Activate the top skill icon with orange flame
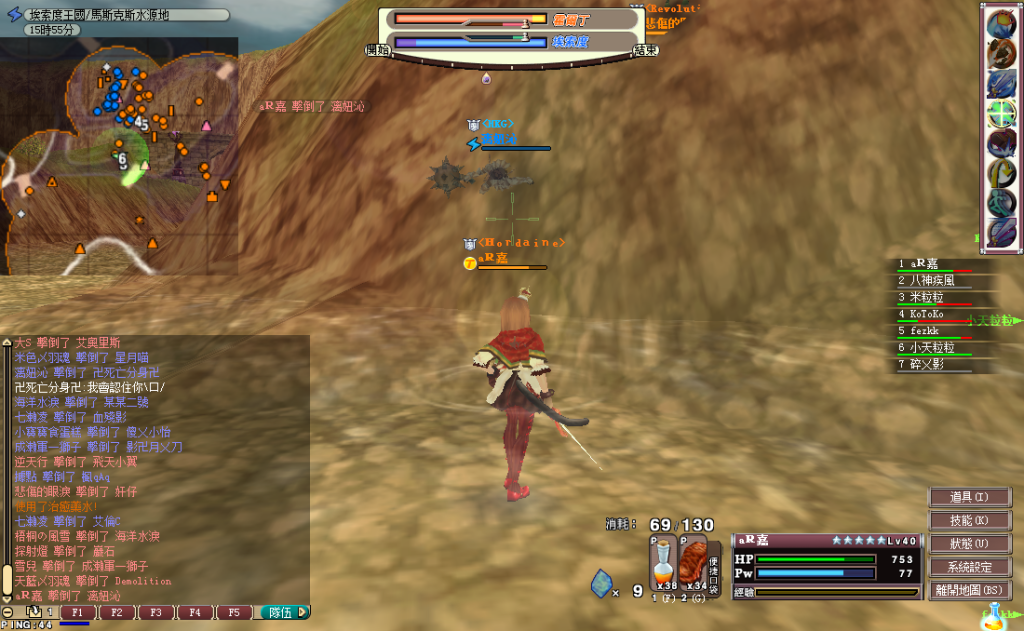Image resolution: width=1024 pixels, height=631 pixels. coord(1002,24)
